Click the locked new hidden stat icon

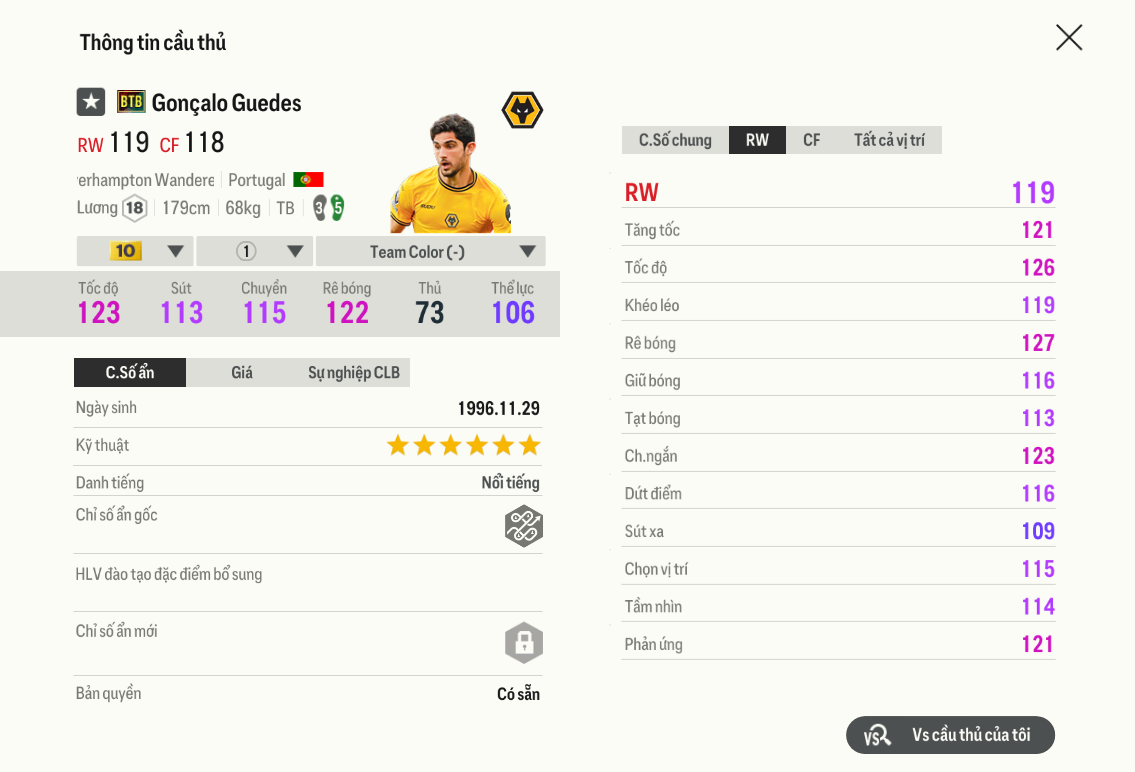coord(523,643)
